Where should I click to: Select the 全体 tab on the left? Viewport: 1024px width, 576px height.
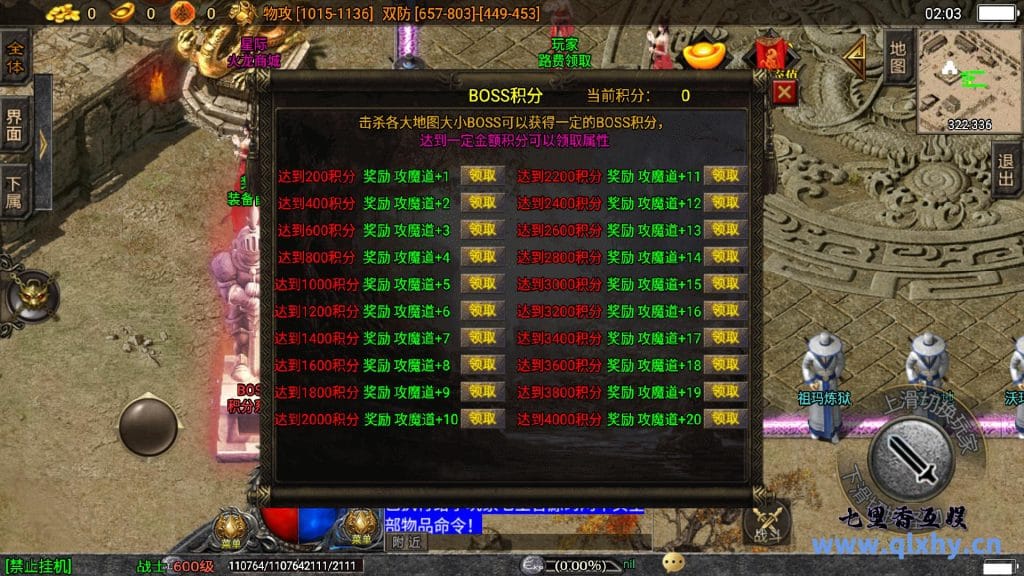point(14,56)
